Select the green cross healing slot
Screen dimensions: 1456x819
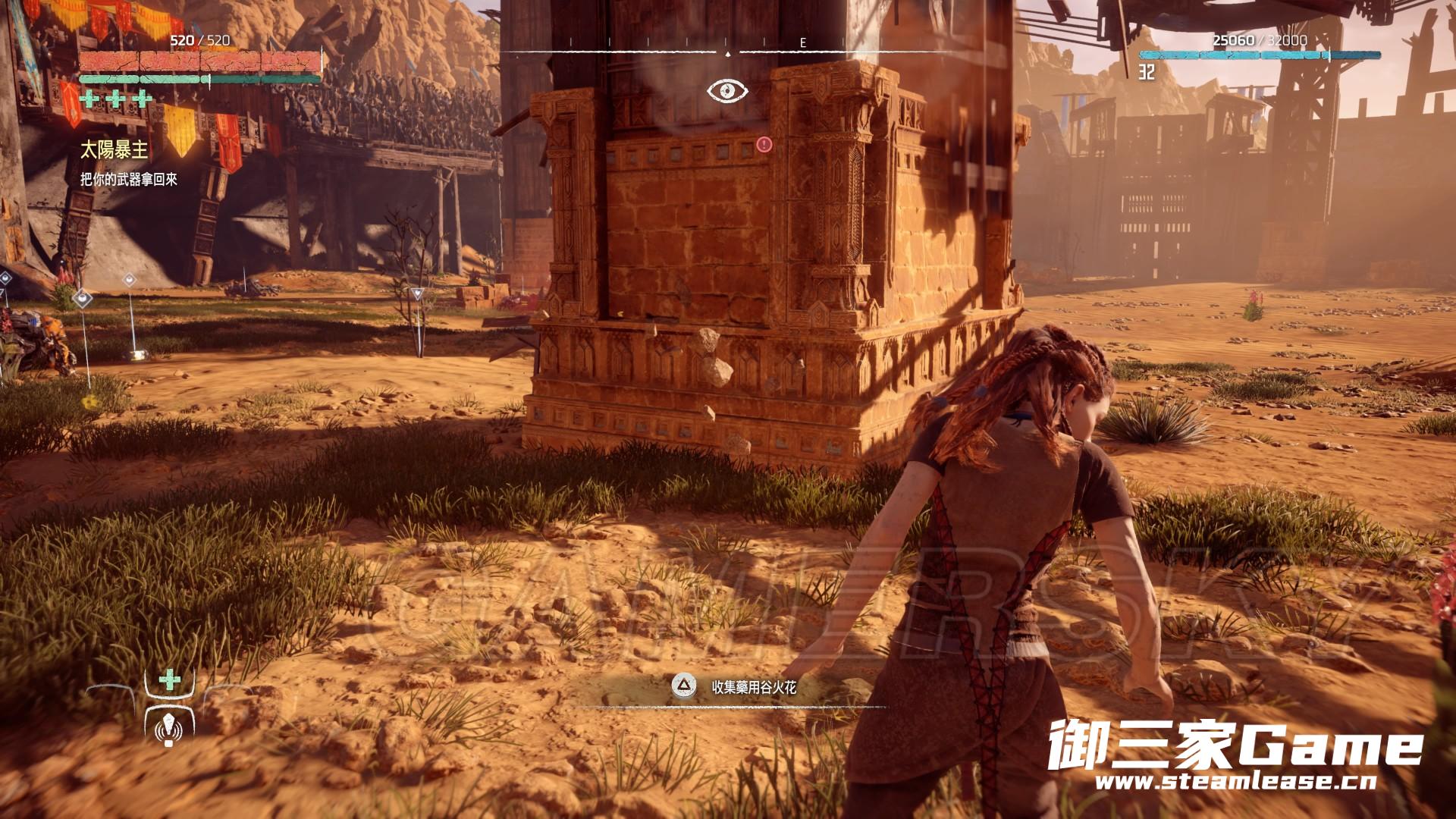coord(170,678)
